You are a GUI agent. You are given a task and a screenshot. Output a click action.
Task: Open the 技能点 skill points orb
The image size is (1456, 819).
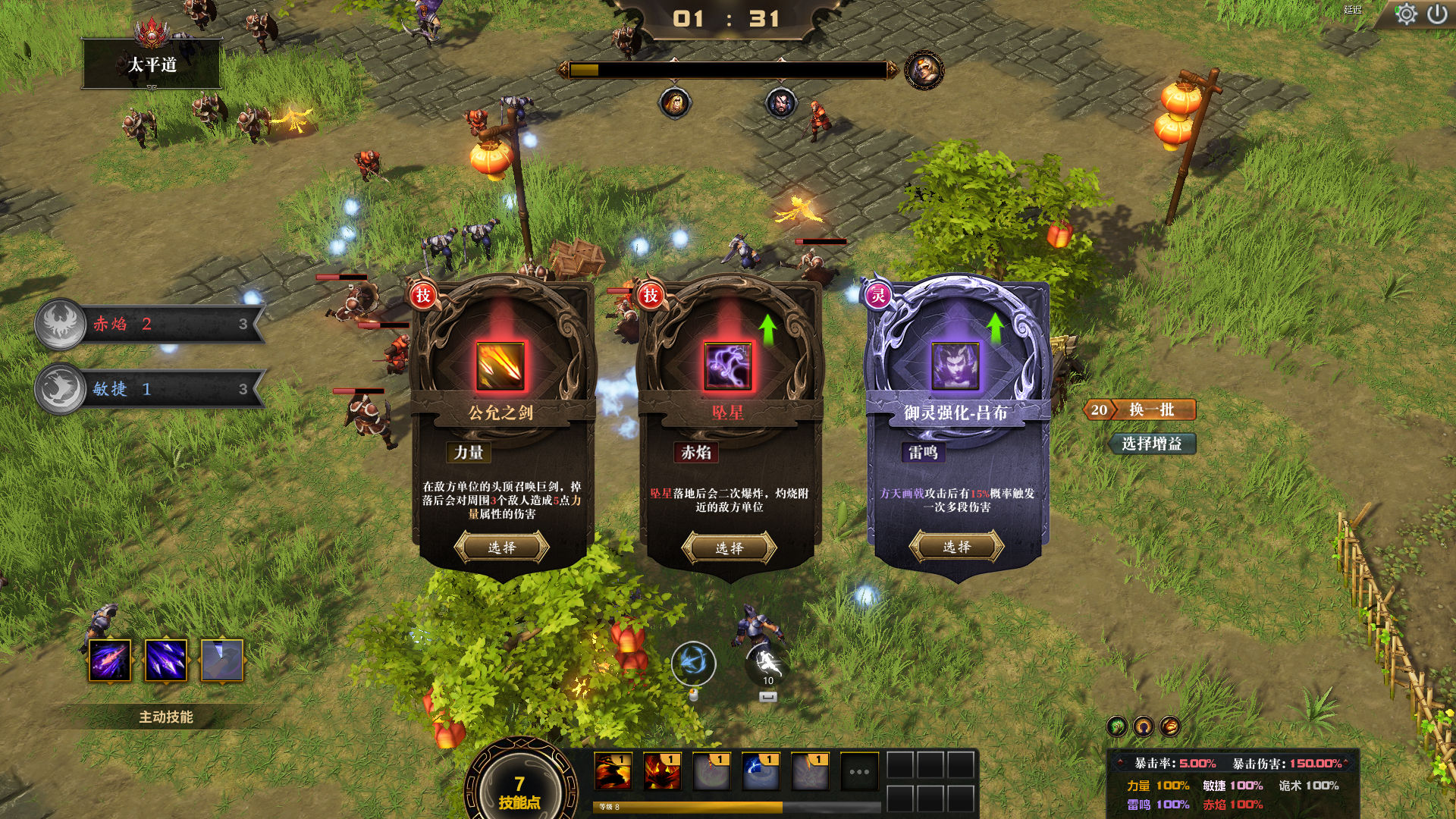pyautogui.click(x=519, y=789)
